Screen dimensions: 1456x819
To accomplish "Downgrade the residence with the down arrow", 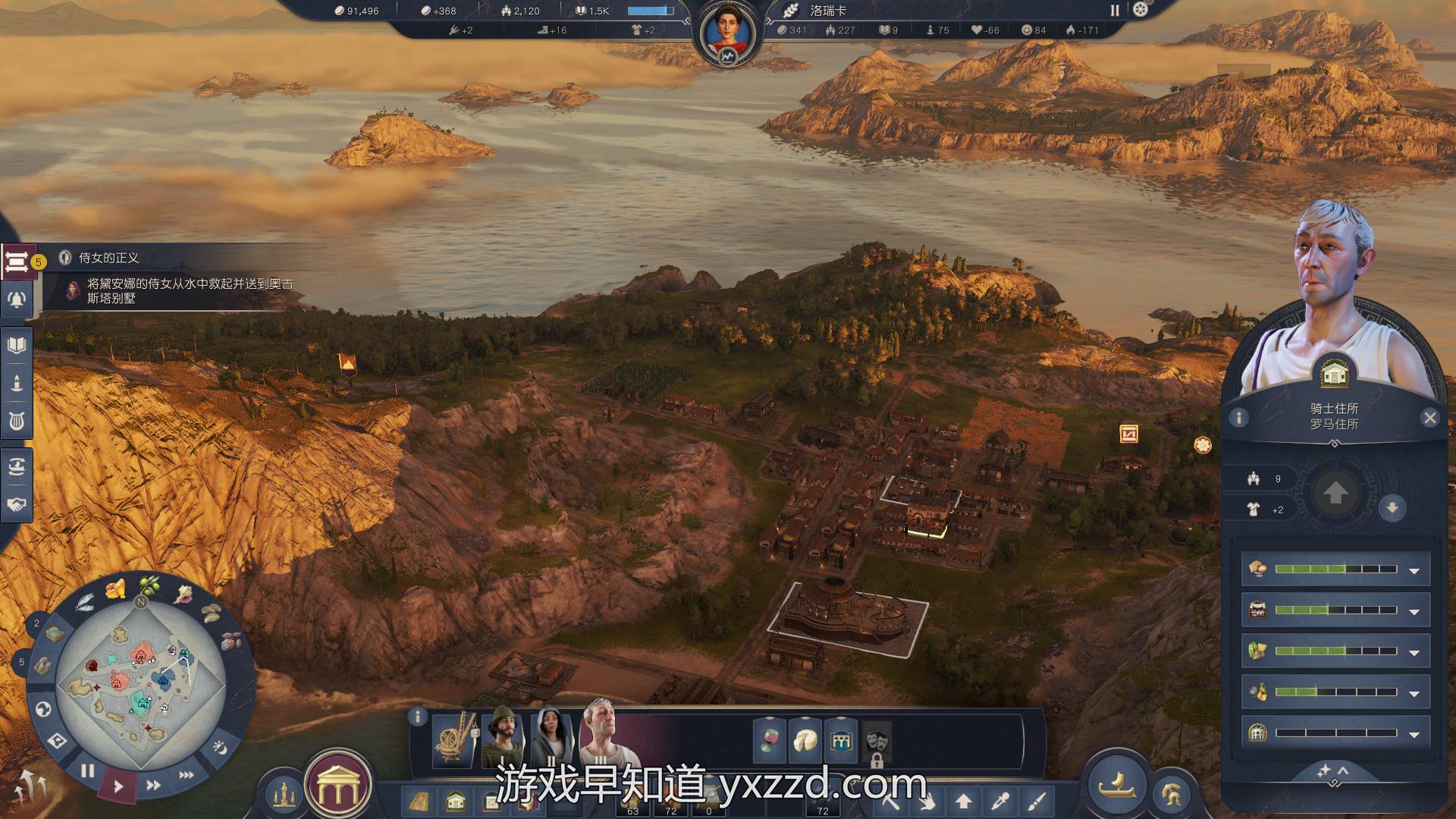I will tap(1392, 508).
